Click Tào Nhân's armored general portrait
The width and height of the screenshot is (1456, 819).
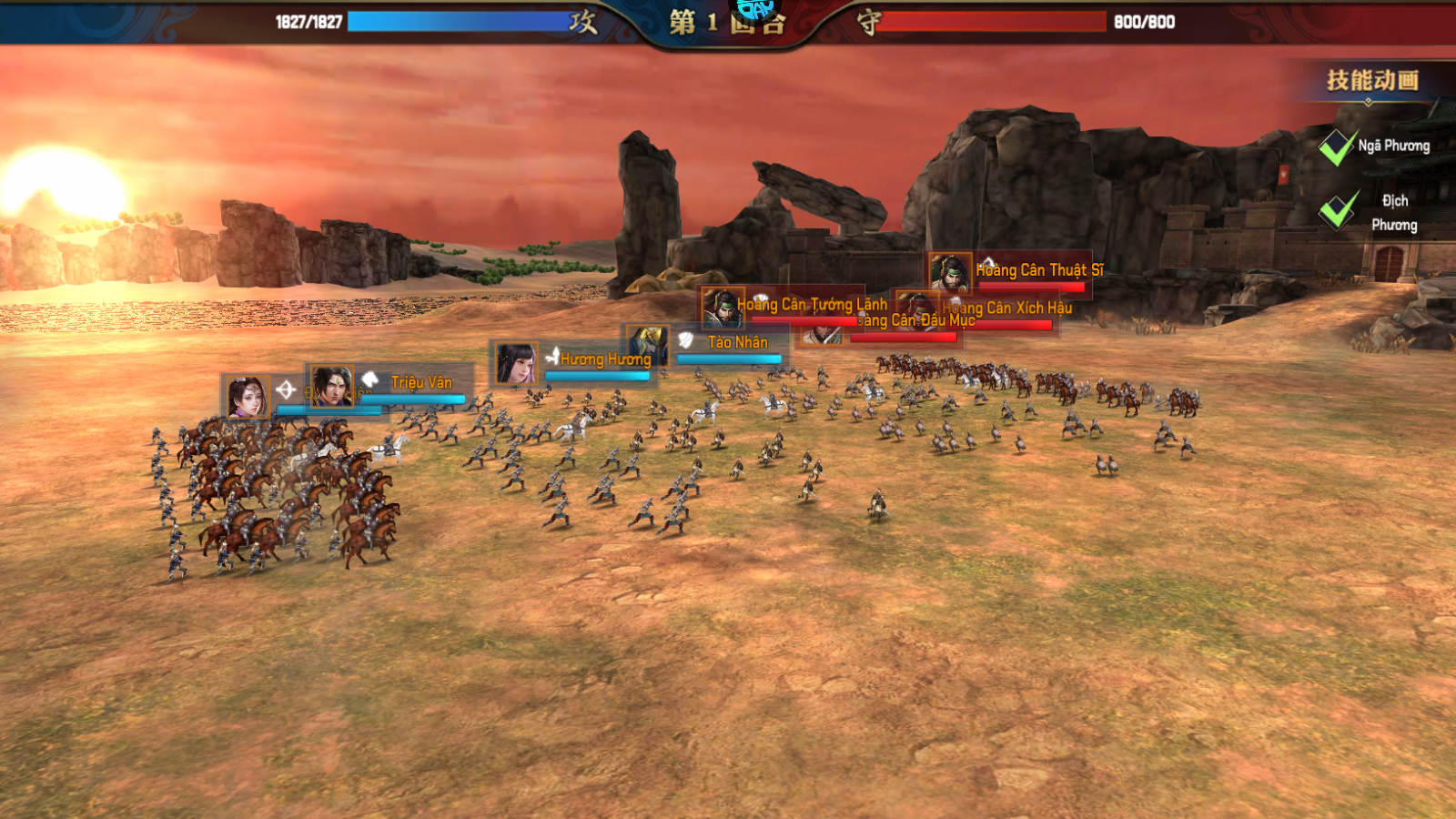pyautogui.click(x=647, y=344)
